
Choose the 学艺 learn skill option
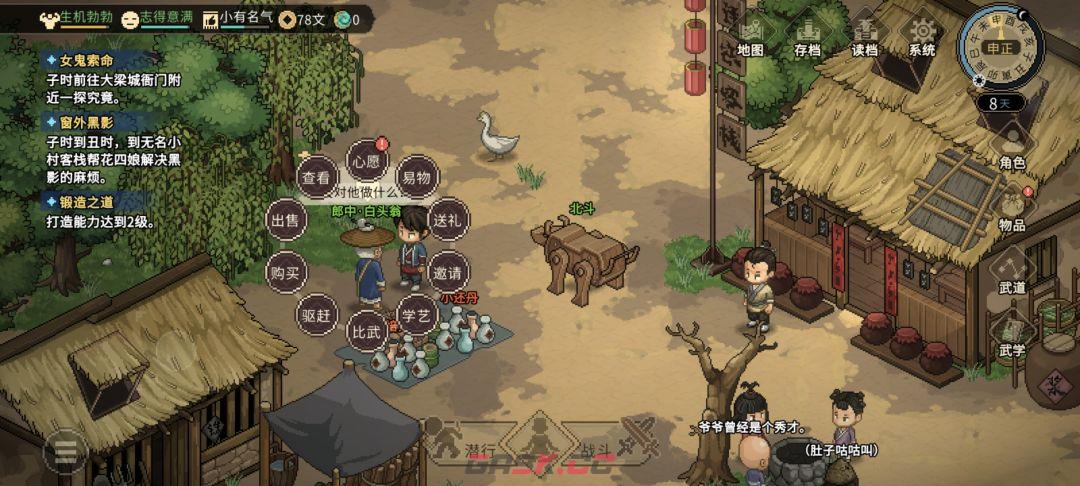pyautogui.click(x=417, y=314)
